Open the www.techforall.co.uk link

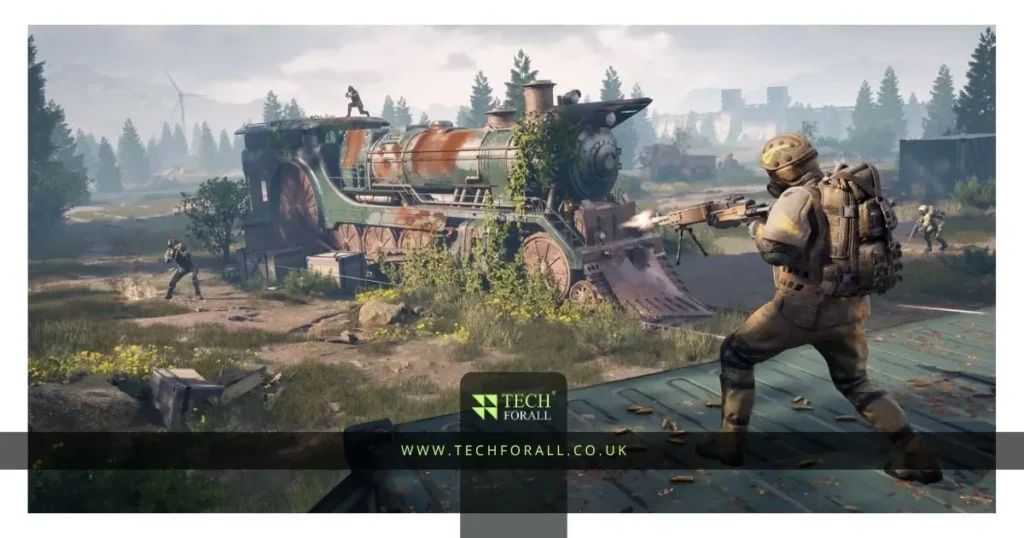514,451
